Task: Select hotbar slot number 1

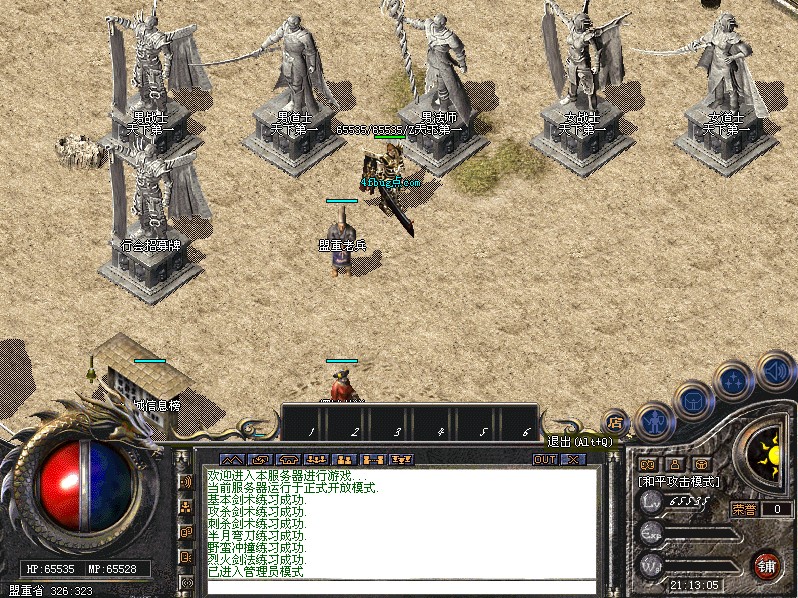Action: [311, 432]
